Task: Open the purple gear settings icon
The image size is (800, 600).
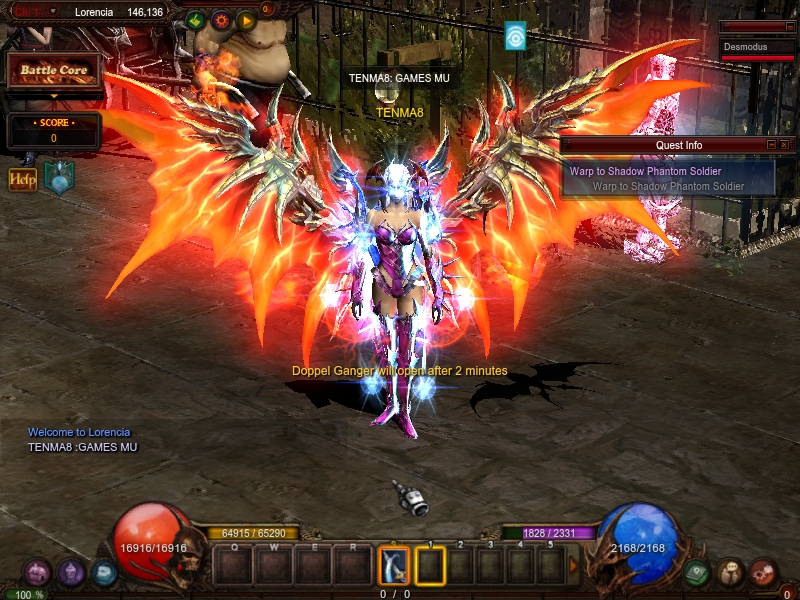Action: [220, 19]
